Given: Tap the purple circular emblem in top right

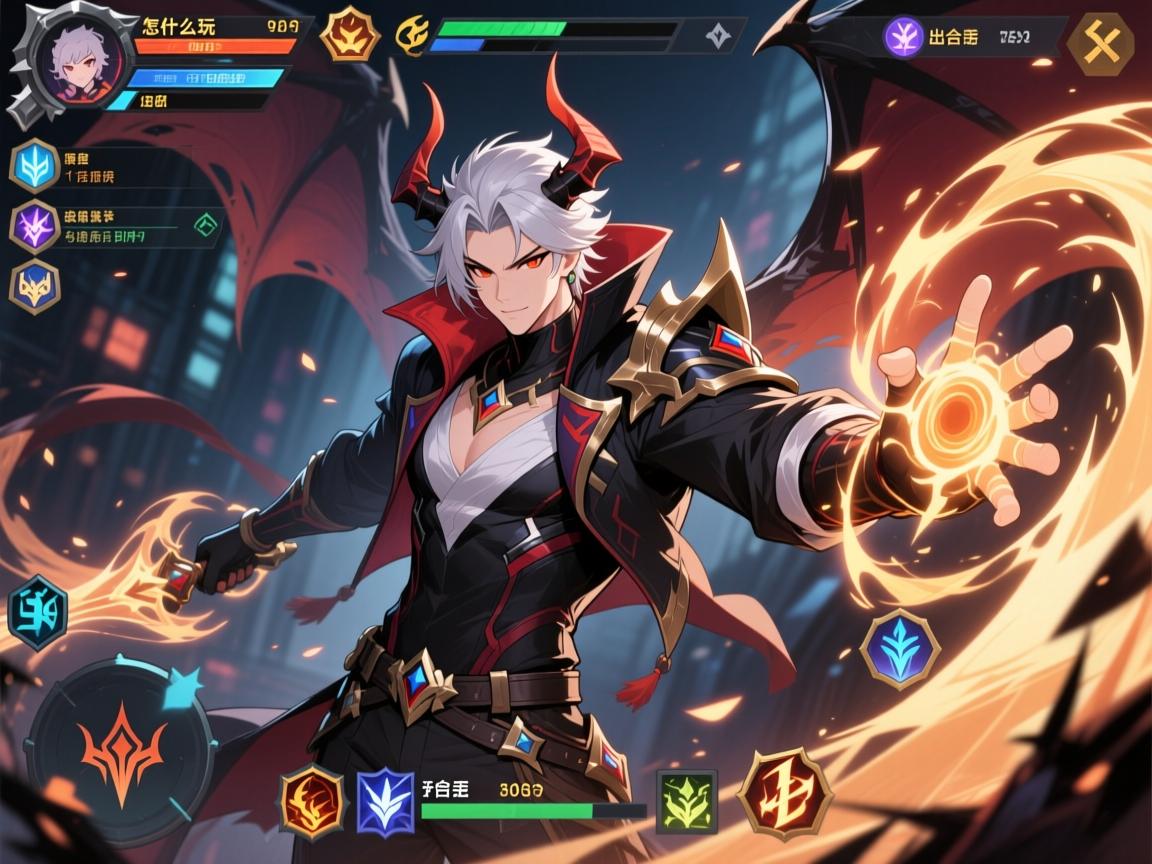Looking at the screenshot, I should 904,38.
